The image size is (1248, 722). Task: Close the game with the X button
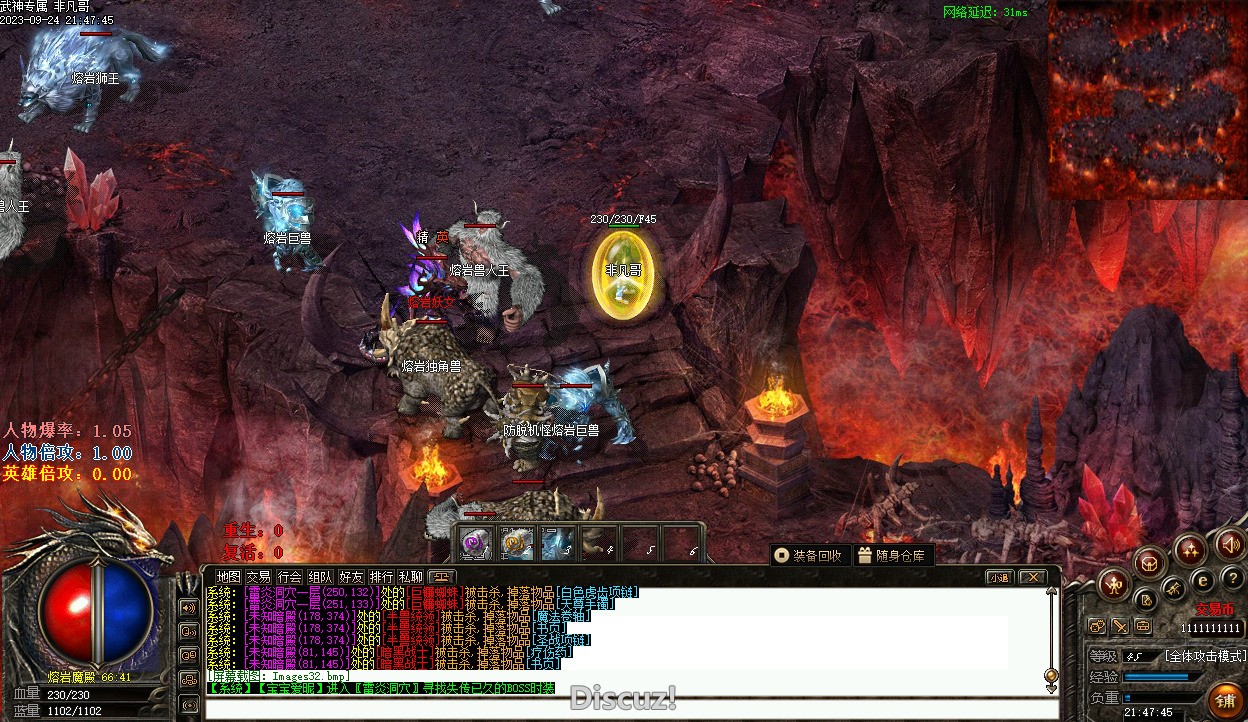(x=1032, y=577)
